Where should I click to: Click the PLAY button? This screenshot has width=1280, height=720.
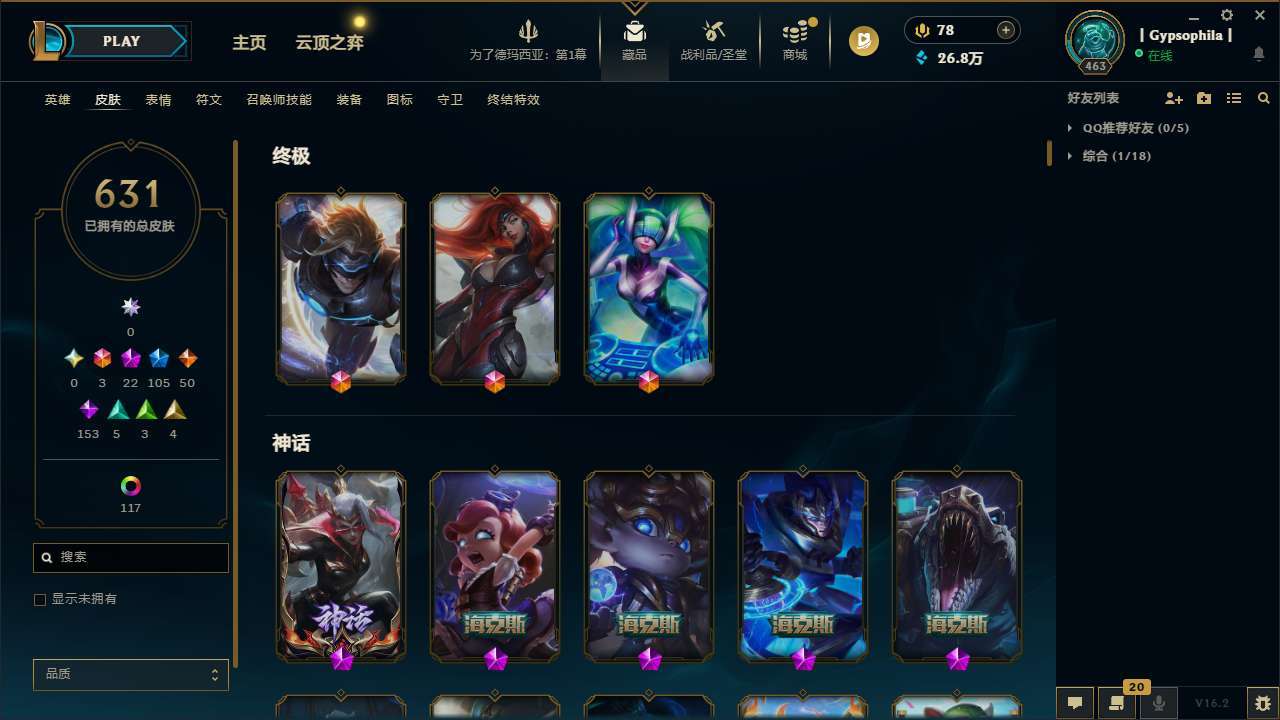121,41
